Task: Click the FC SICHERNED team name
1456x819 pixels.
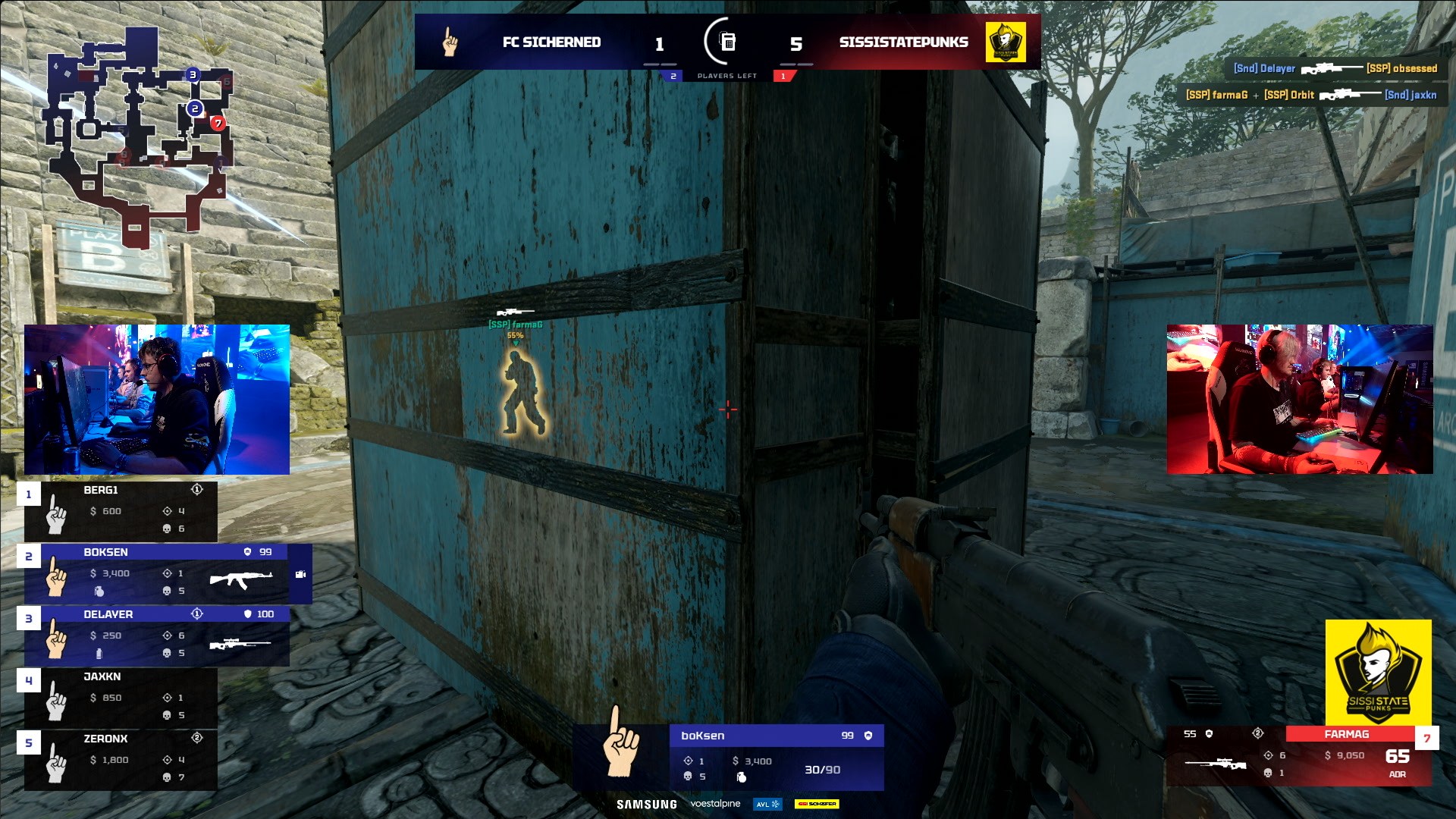Action: 551,42
